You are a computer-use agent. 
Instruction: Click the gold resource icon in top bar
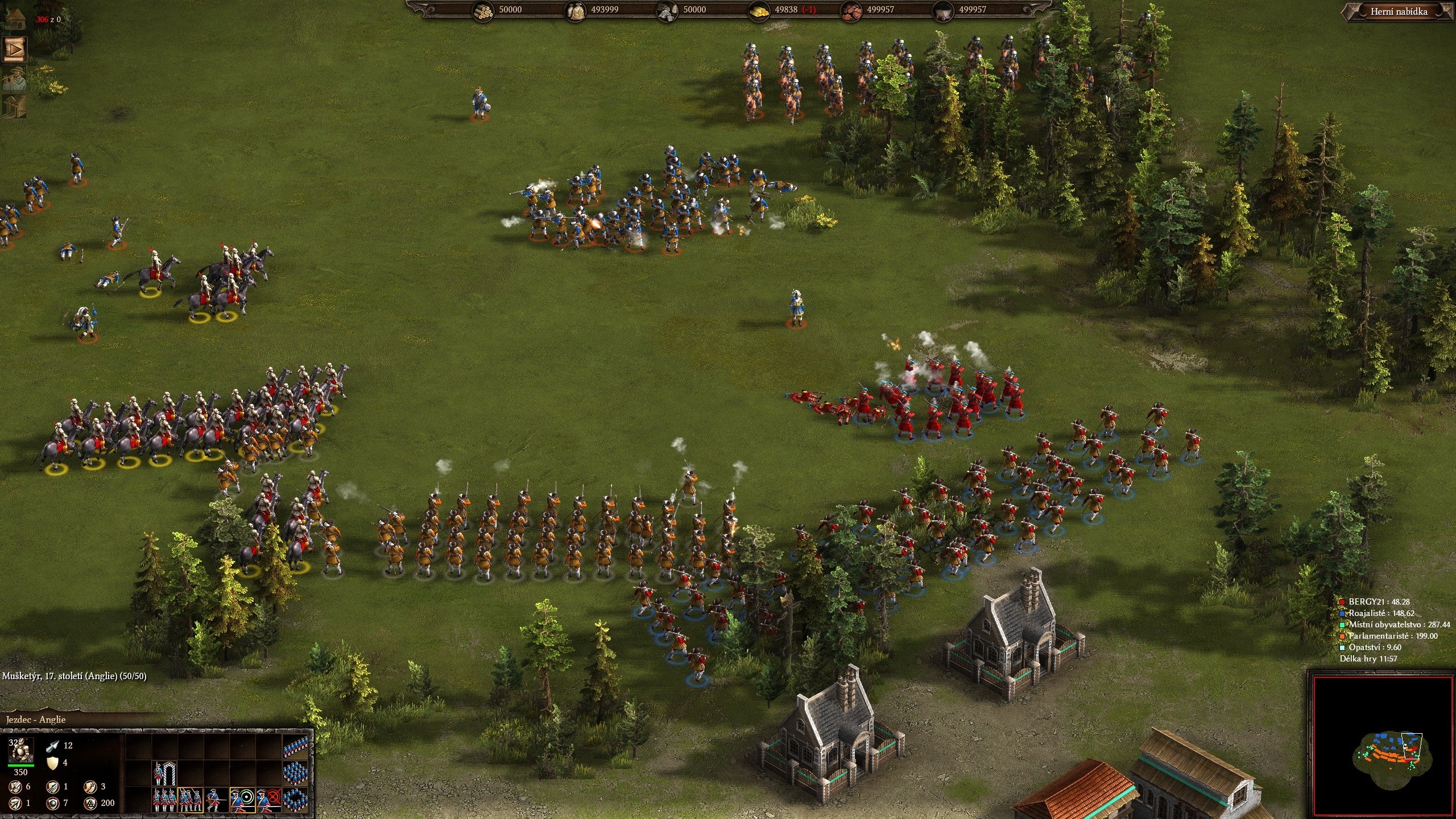tap(759, 10)
